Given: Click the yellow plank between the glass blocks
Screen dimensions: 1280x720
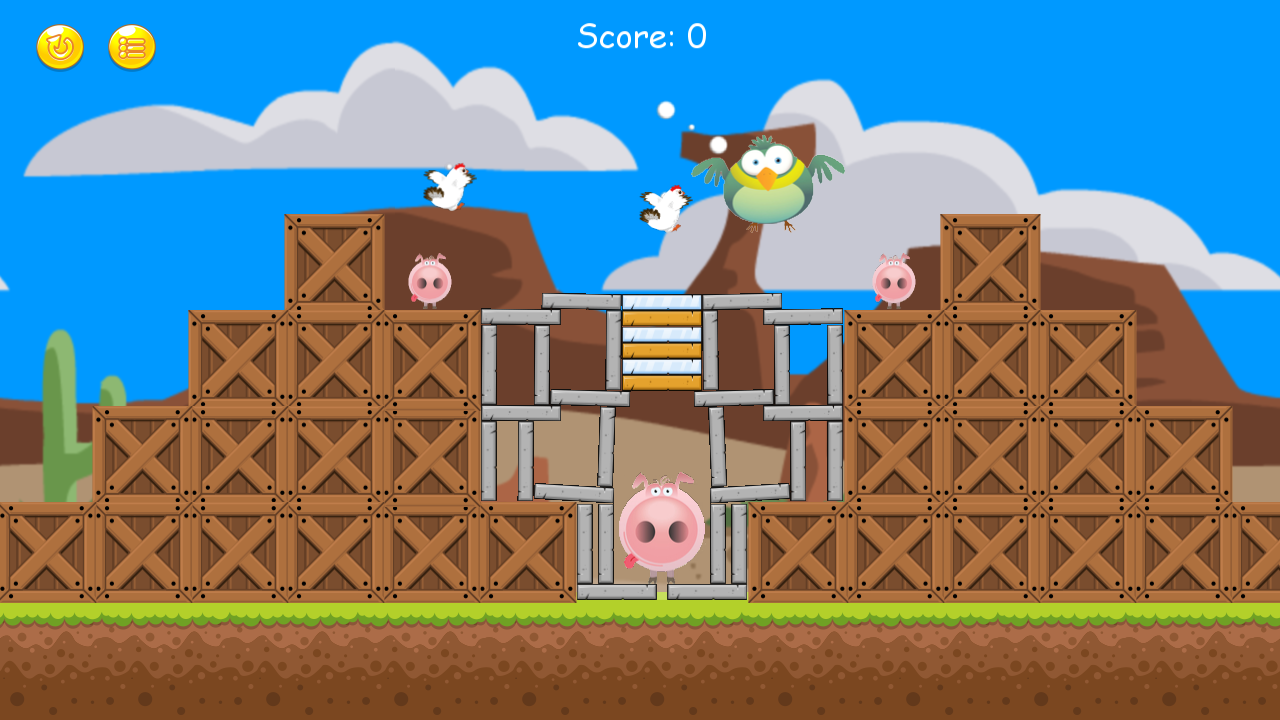Looking at the screenshot, I should click(x=660, y=349).
